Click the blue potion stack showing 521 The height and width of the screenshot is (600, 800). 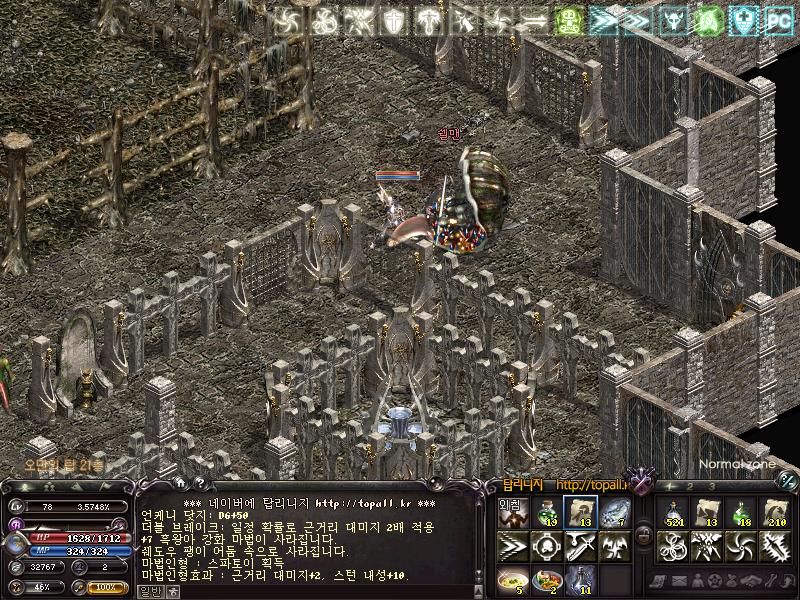coord(674,513)
